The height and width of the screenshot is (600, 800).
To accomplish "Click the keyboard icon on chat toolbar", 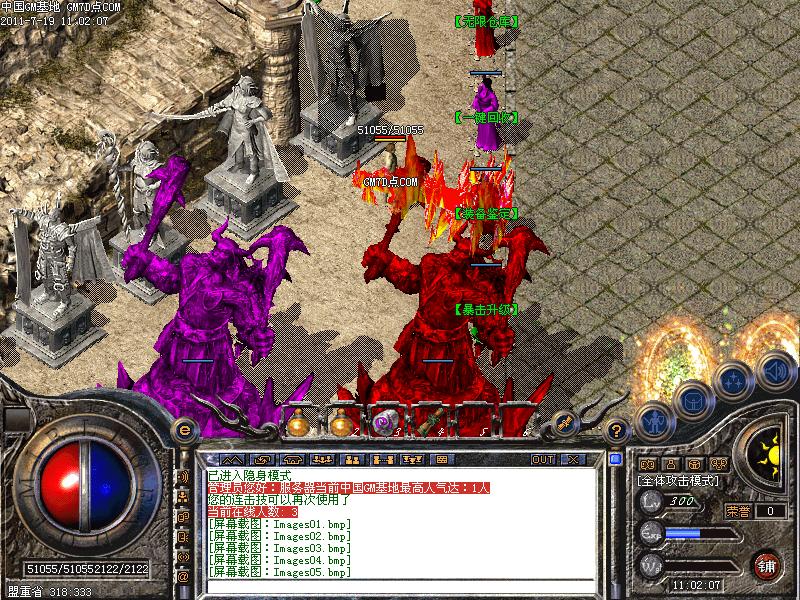I will point(441,459).
